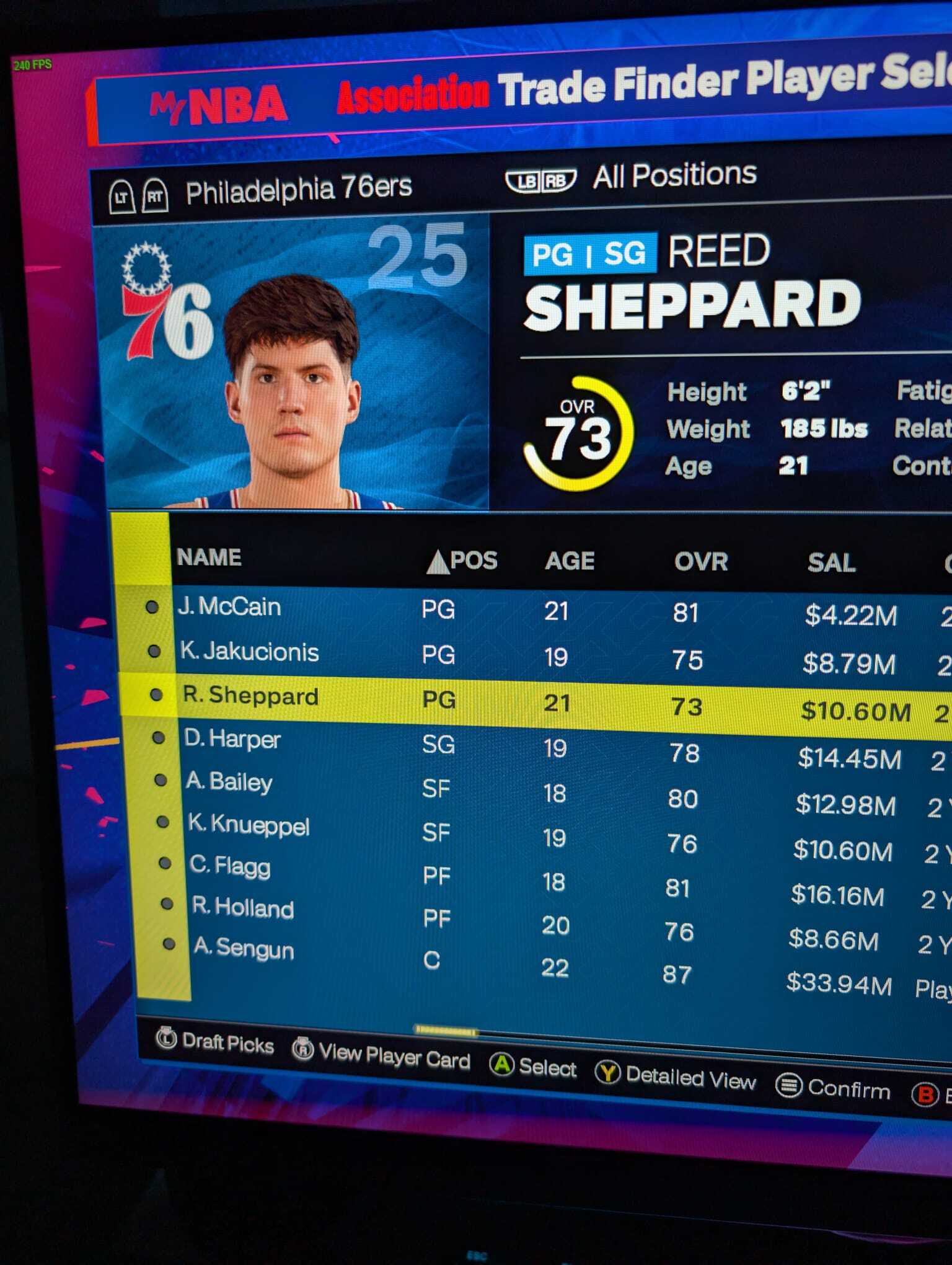Sort the roster by NAME column header
952x1265 pixels.
point(209,557)
